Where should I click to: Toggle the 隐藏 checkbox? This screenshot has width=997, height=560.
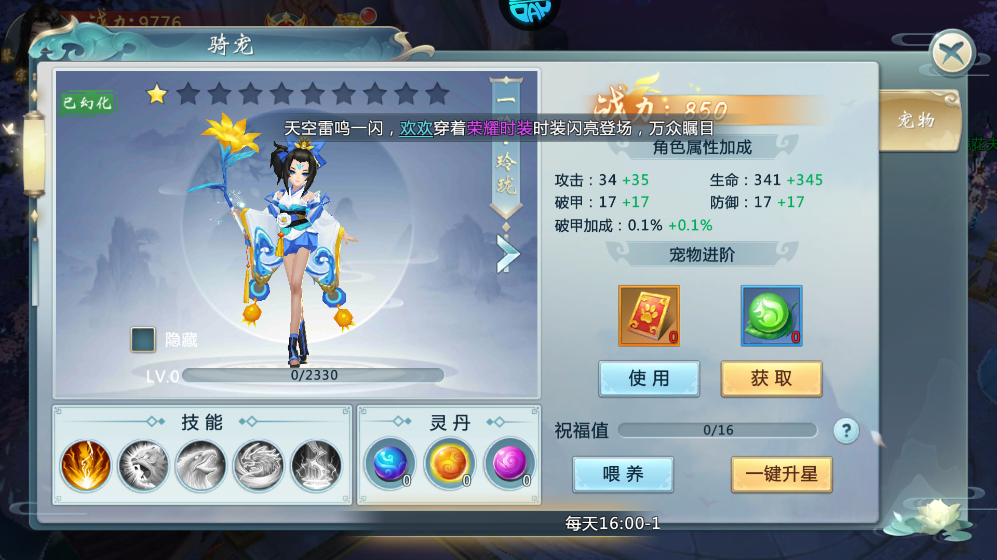(x=143, y=340)
